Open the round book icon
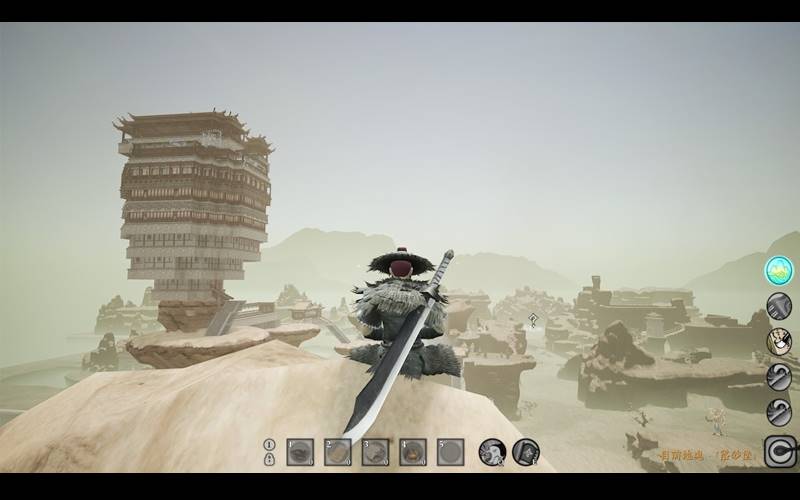 click(x=526, y=452)
